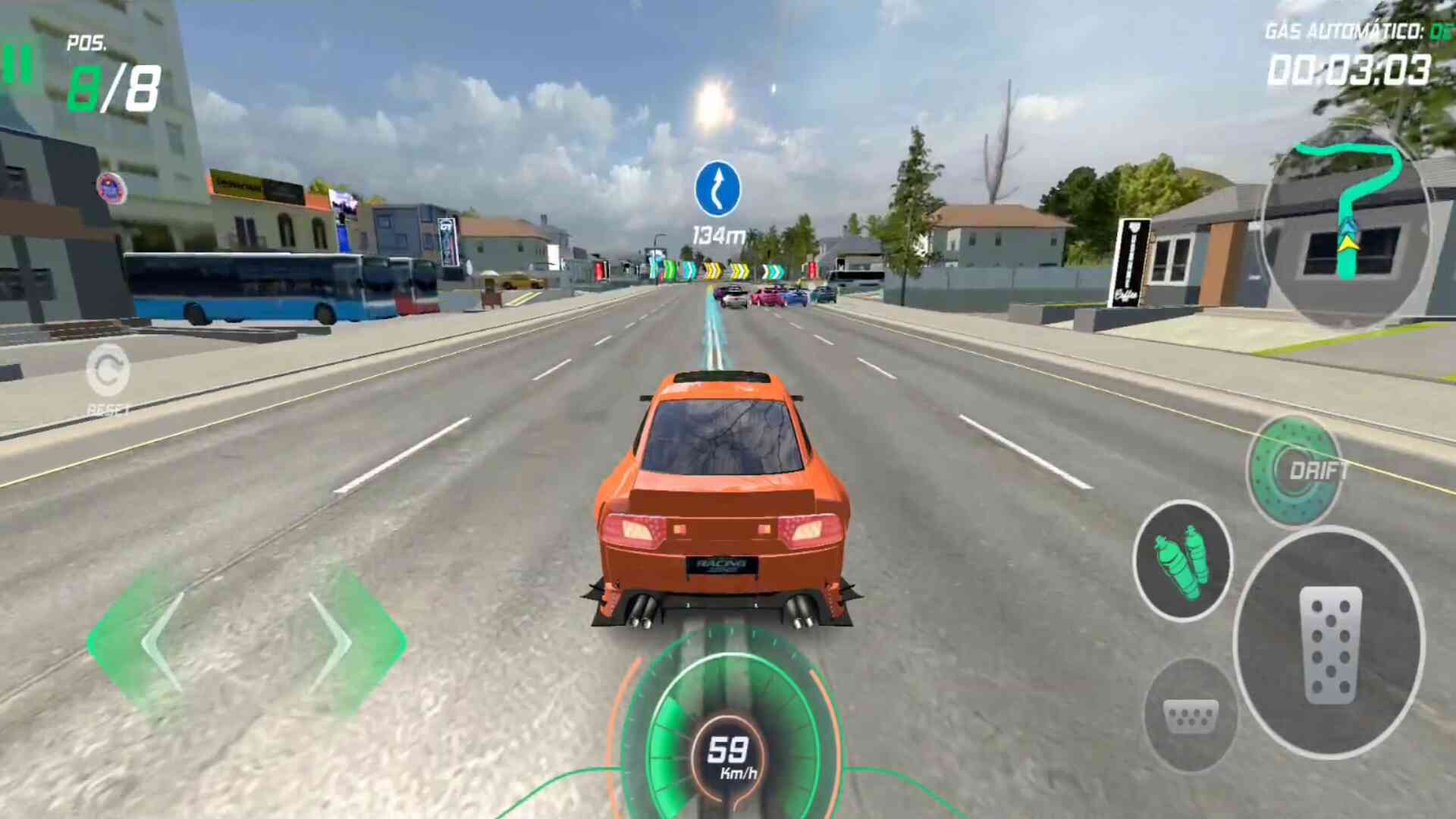Activate the Drift button
1456x819 pixels.
click(1295, 471)
